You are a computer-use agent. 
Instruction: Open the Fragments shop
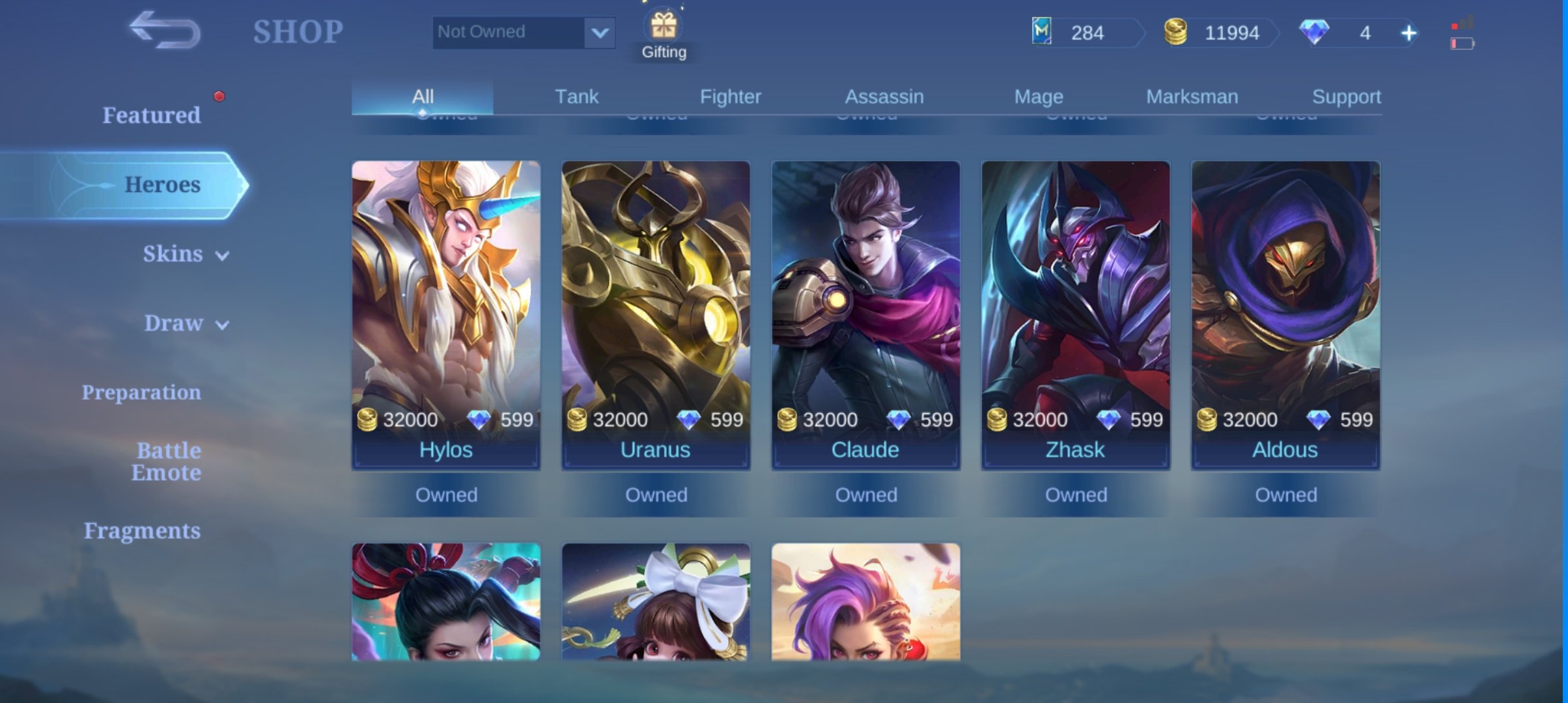(142, 531)
